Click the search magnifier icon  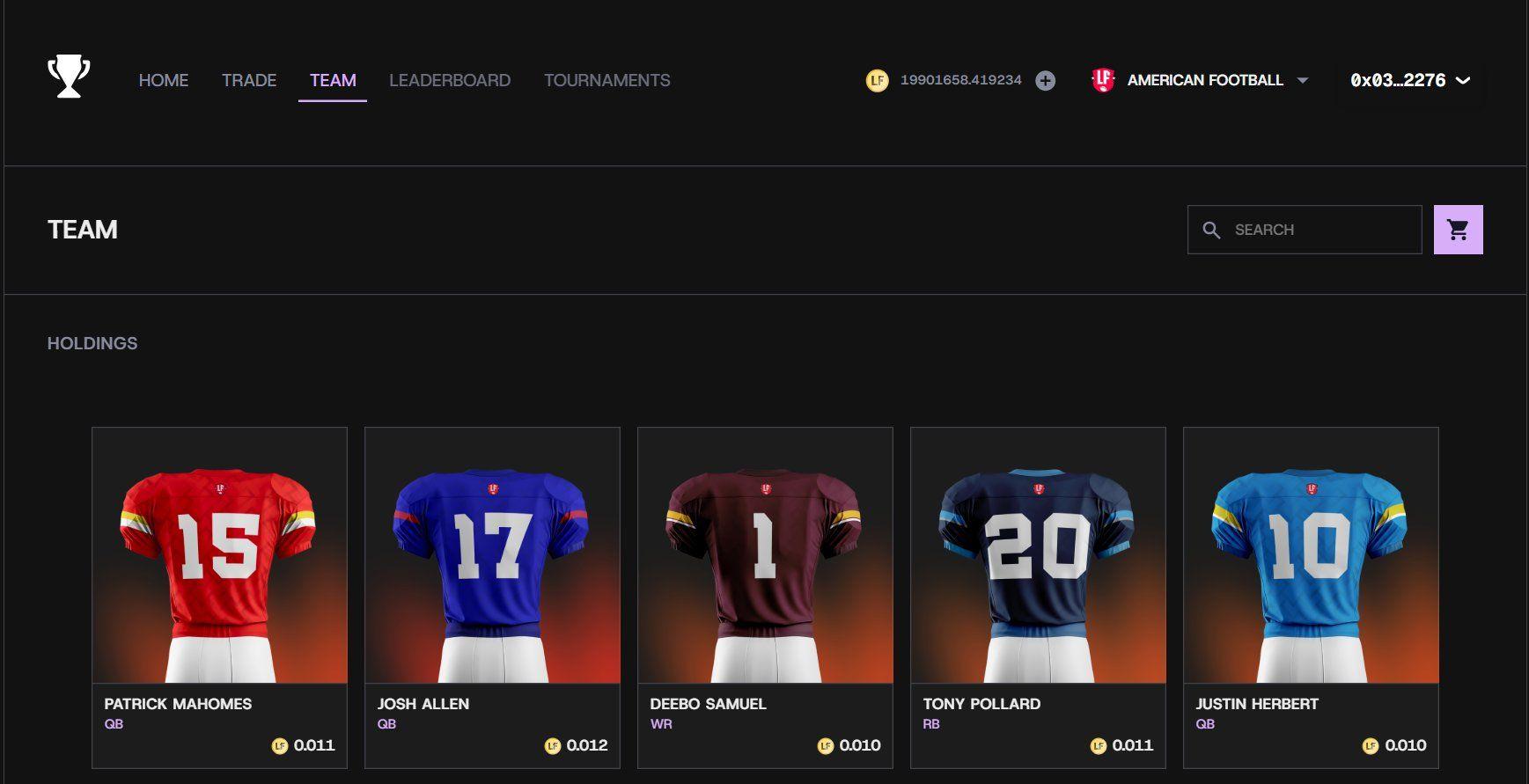[x=1212, y=229]
